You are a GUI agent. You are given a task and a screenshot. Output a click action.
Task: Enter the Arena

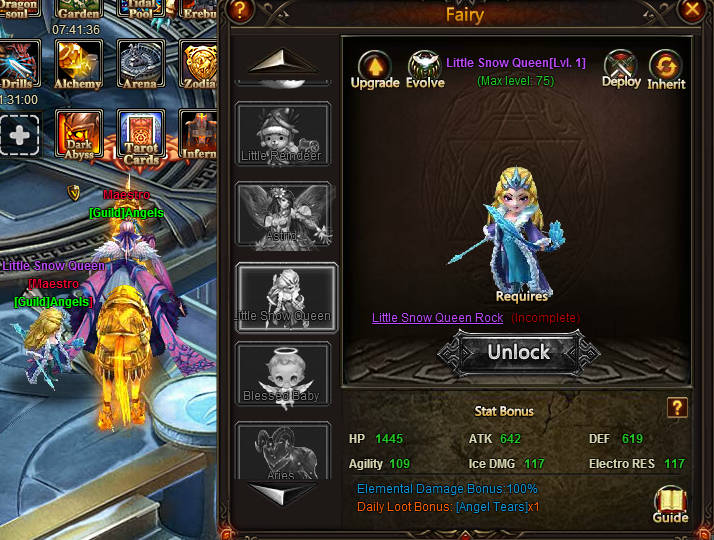(141, 65)
